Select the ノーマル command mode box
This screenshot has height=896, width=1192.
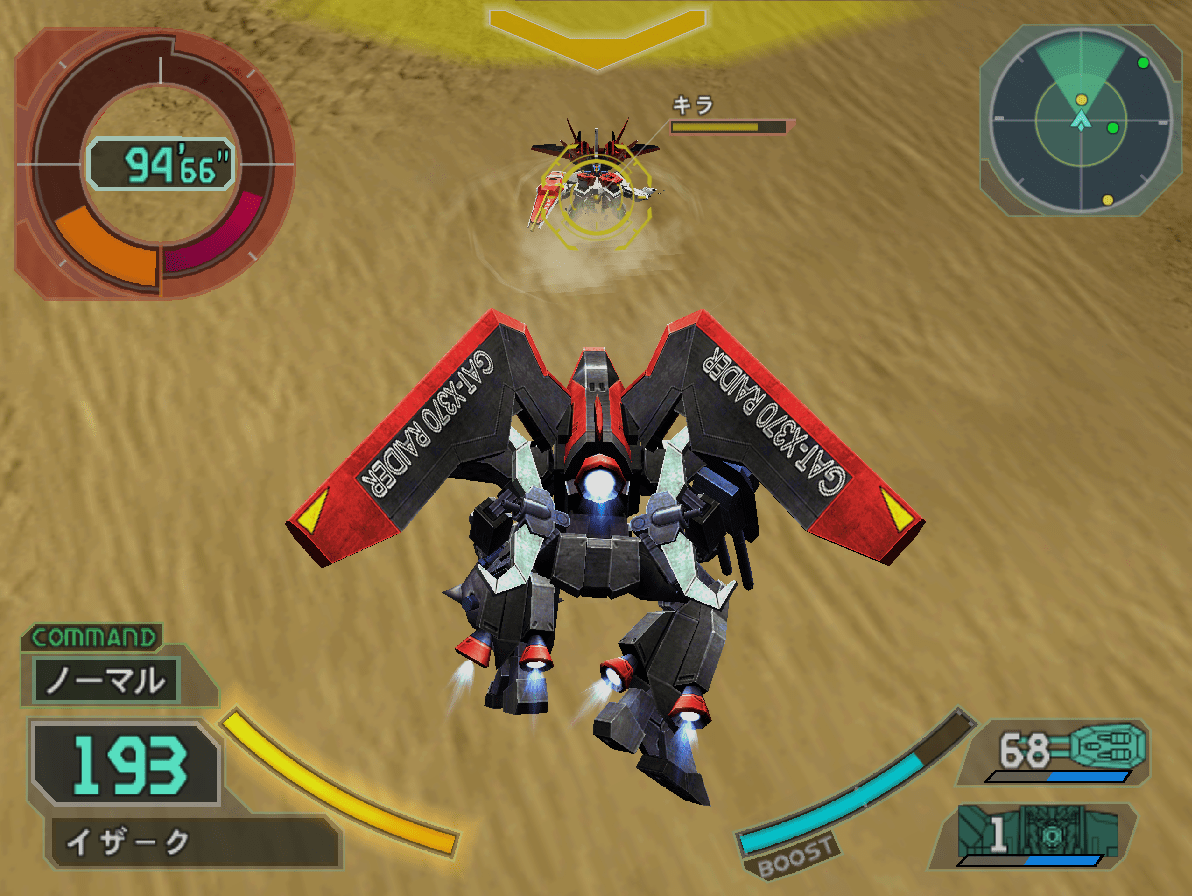106,681
